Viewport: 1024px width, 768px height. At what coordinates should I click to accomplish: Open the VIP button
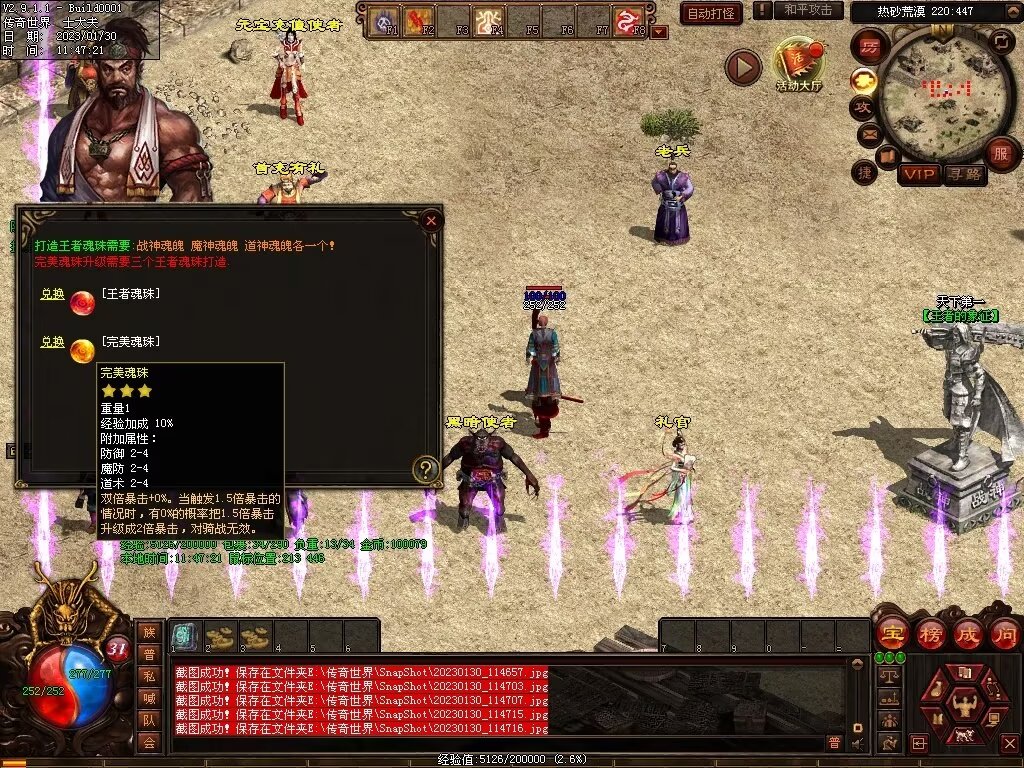[918, 174]
